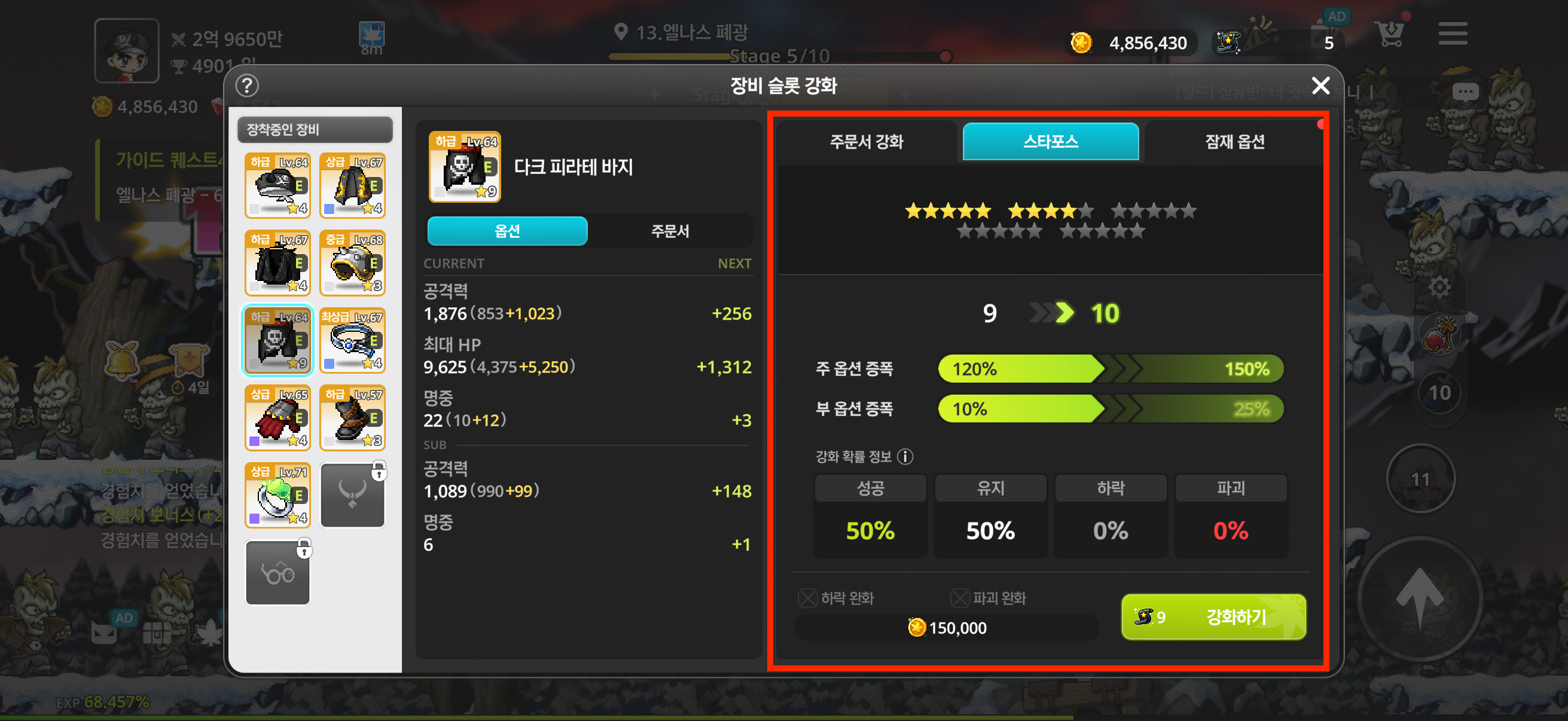The height and width of the screenshot is (721, 1568).
Task: Open the chat bubble icon on the right
Action: 1466,90
